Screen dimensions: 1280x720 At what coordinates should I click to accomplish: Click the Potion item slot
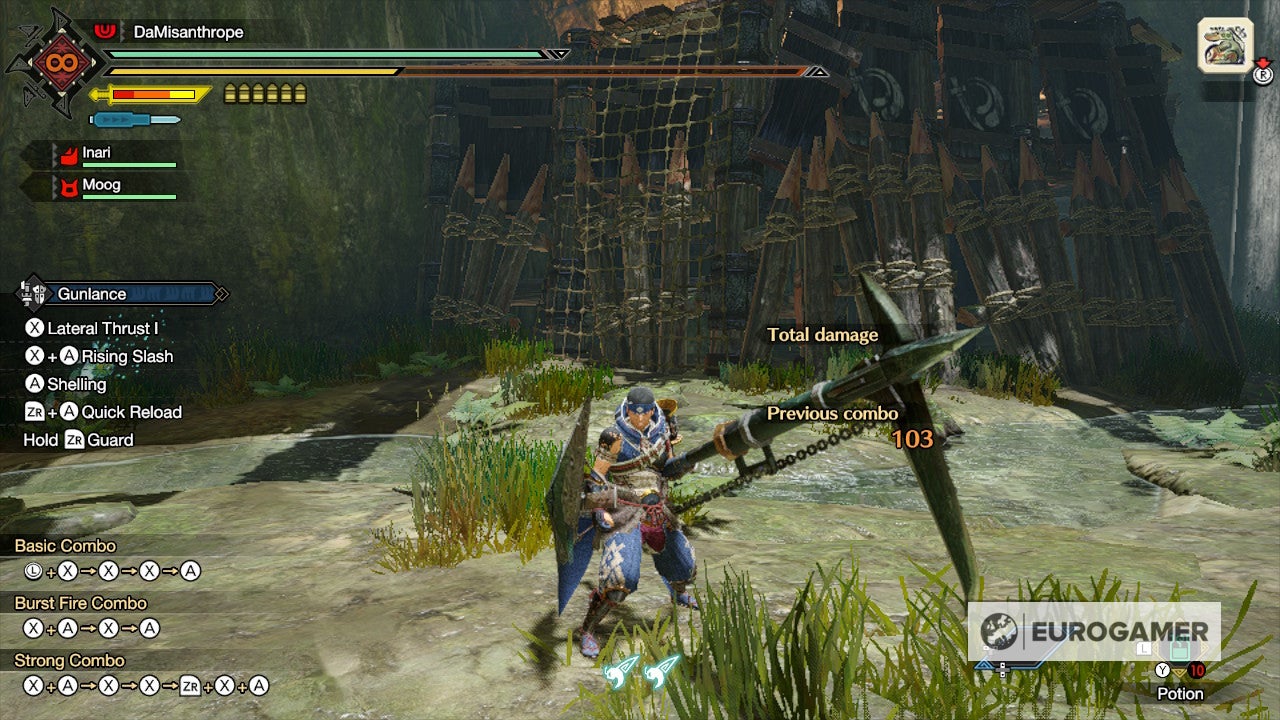1178,650
